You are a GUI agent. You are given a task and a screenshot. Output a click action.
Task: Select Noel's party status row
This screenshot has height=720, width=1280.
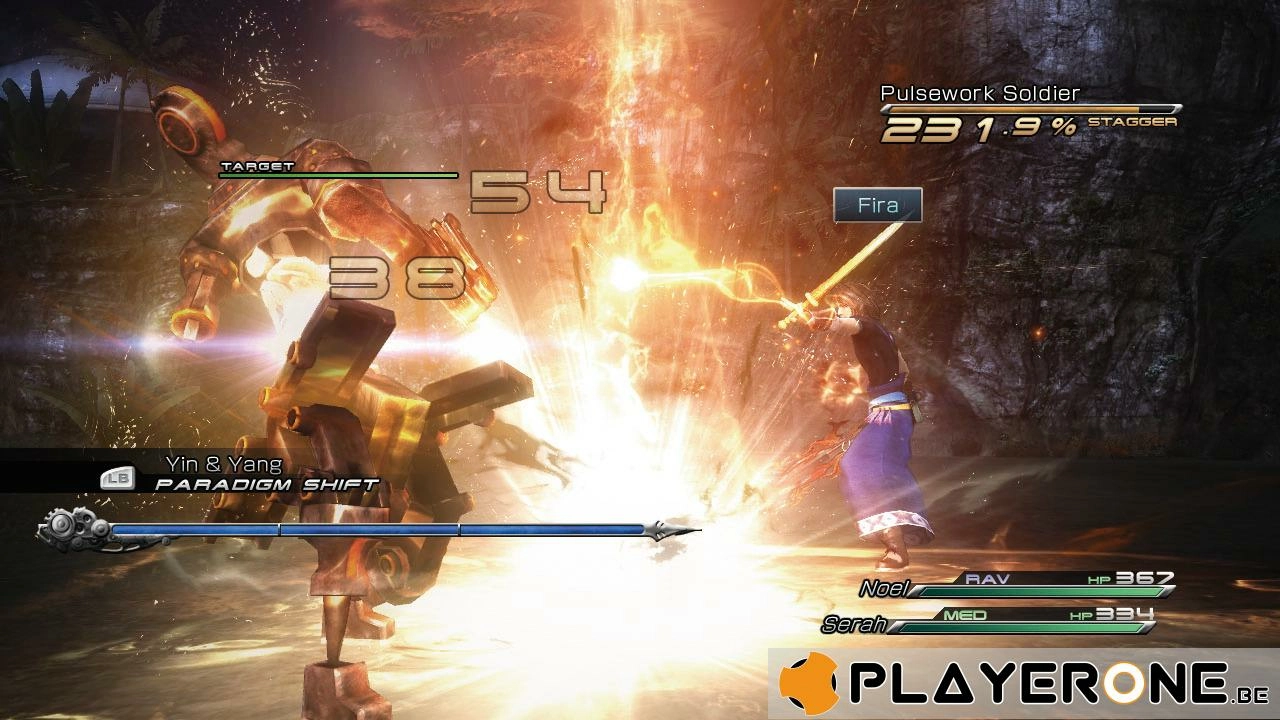coord(1015,585)
